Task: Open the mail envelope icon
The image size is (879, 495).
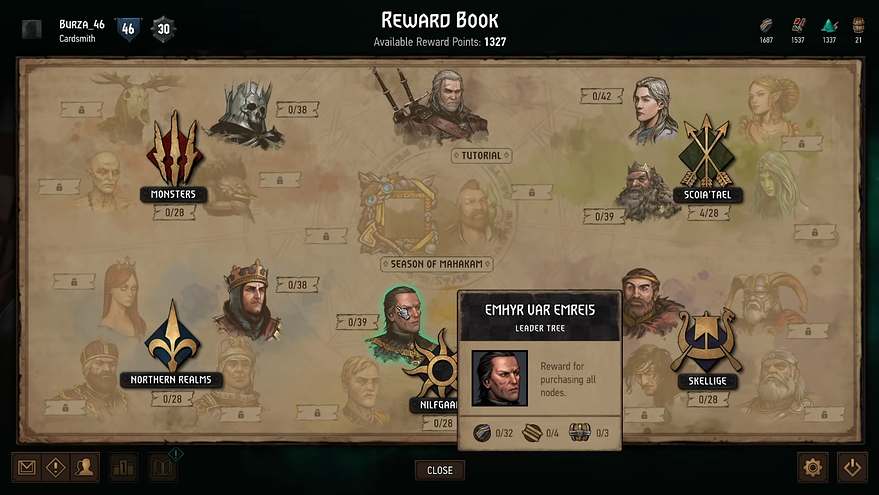Action: pyautogui.click(x=26, y=467)
